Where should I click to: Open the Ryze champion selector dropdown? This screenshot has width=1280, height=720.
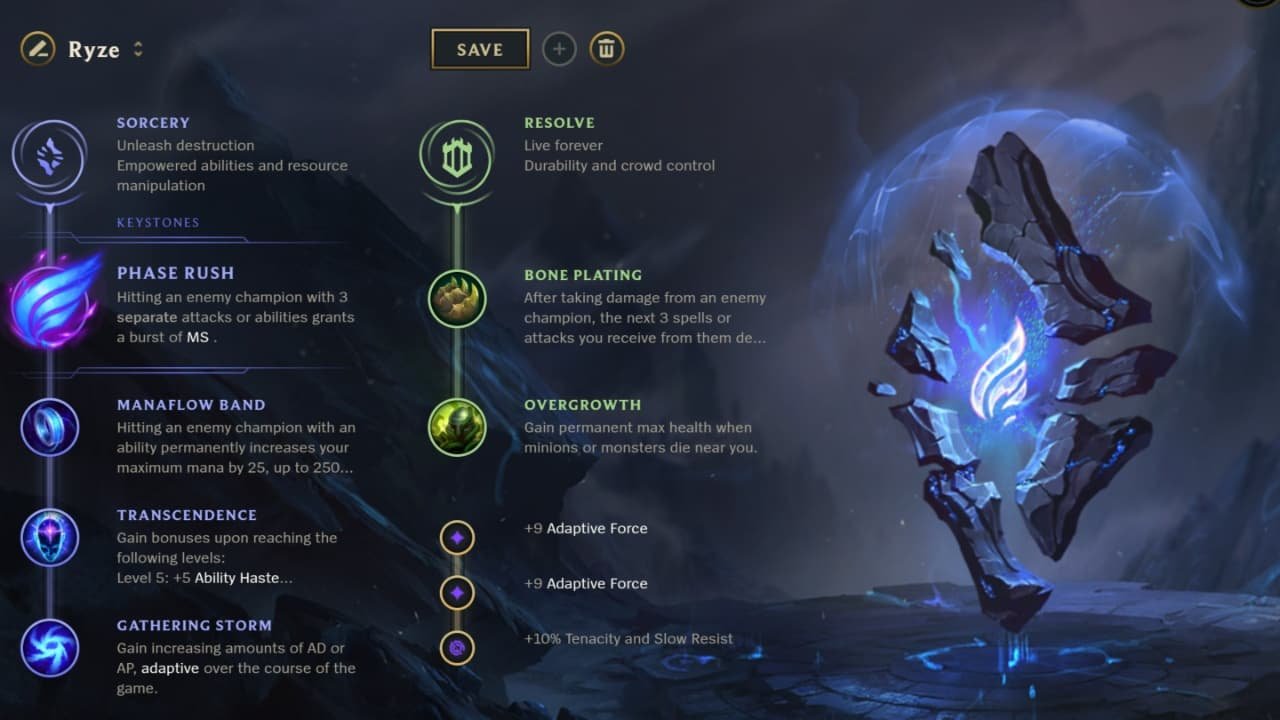pyautogui.click(x=138, y=48)
